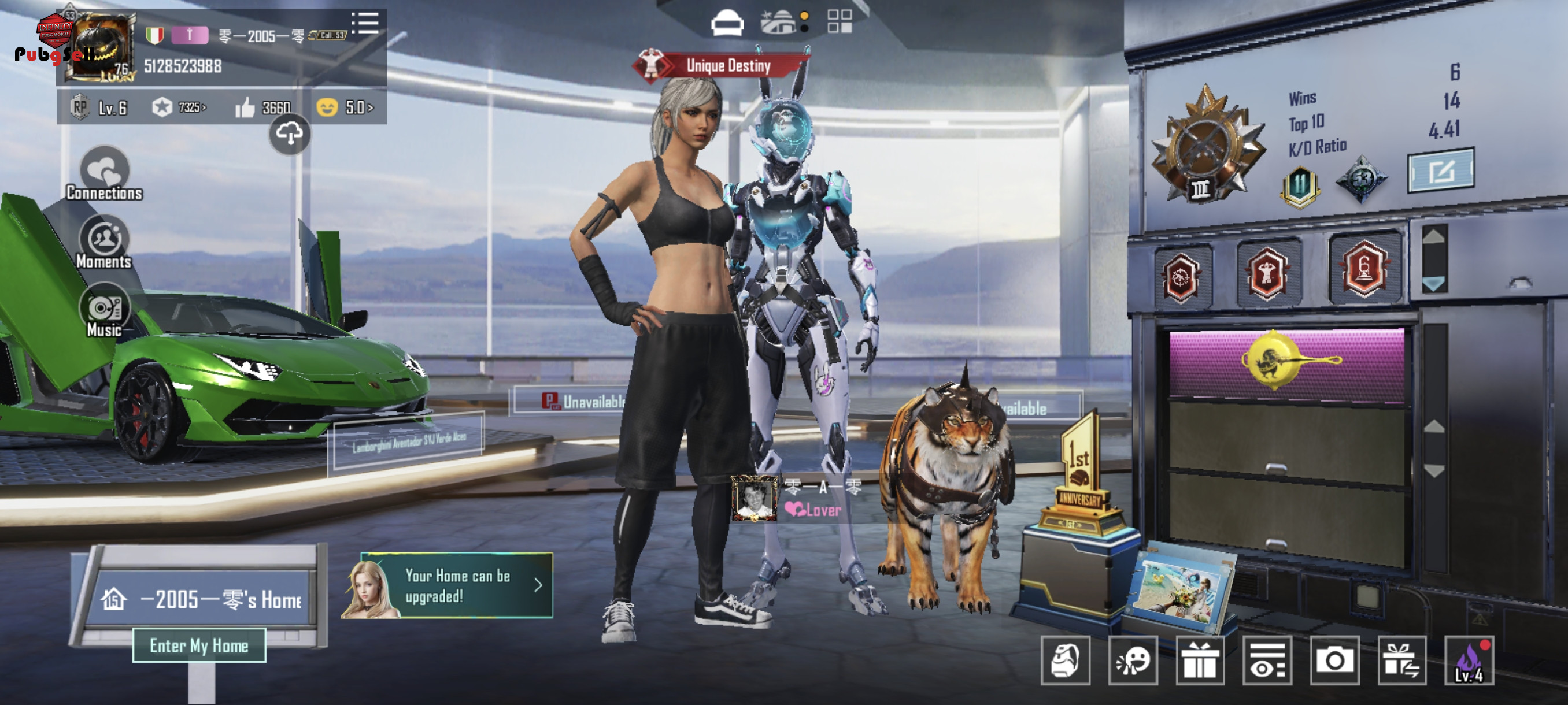Switch to the grid layout view
Screen dimensions: 1568x705
pyautogui.click(x=840, y=22)
